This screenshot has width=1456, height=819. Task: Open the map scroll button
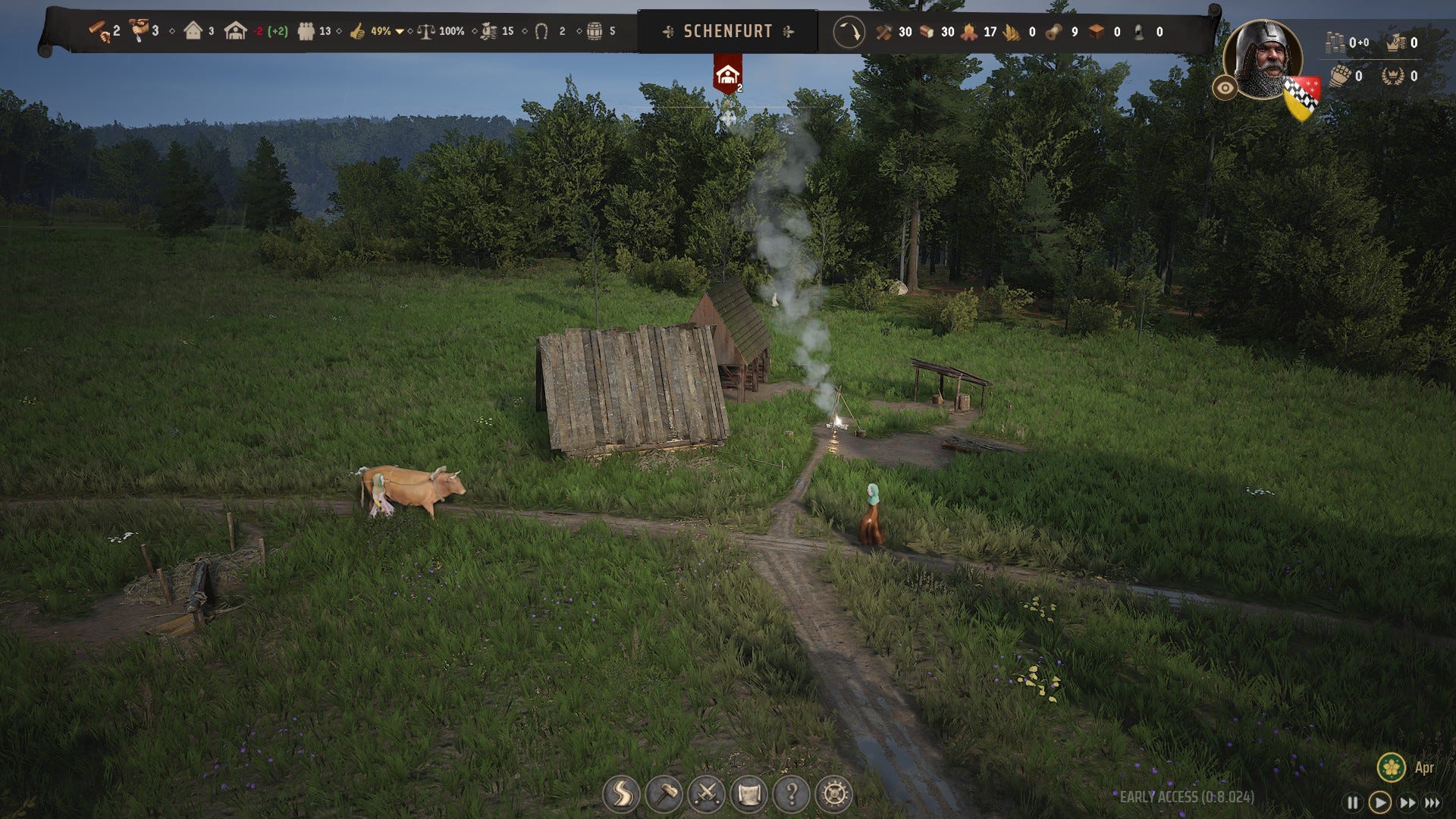click(749, 794)
